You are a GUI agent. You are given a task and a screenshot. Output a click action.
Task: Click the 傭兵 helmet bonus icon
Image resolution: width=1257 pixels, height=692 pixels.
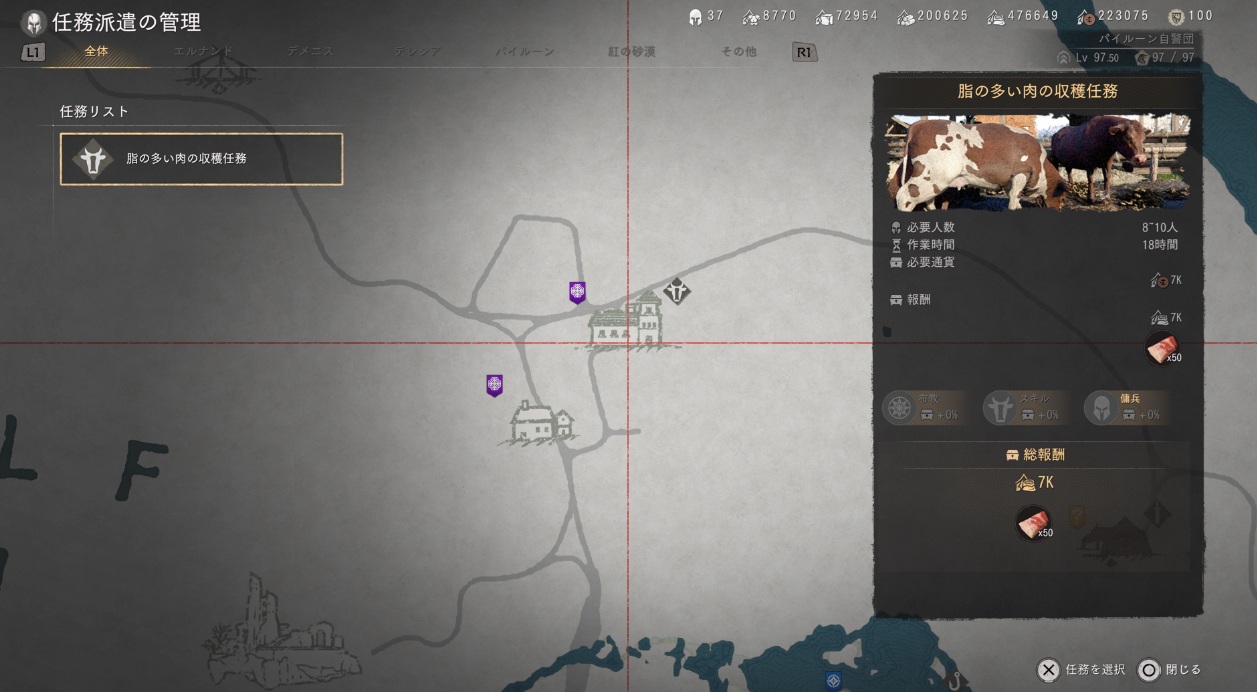point(1100,408)
